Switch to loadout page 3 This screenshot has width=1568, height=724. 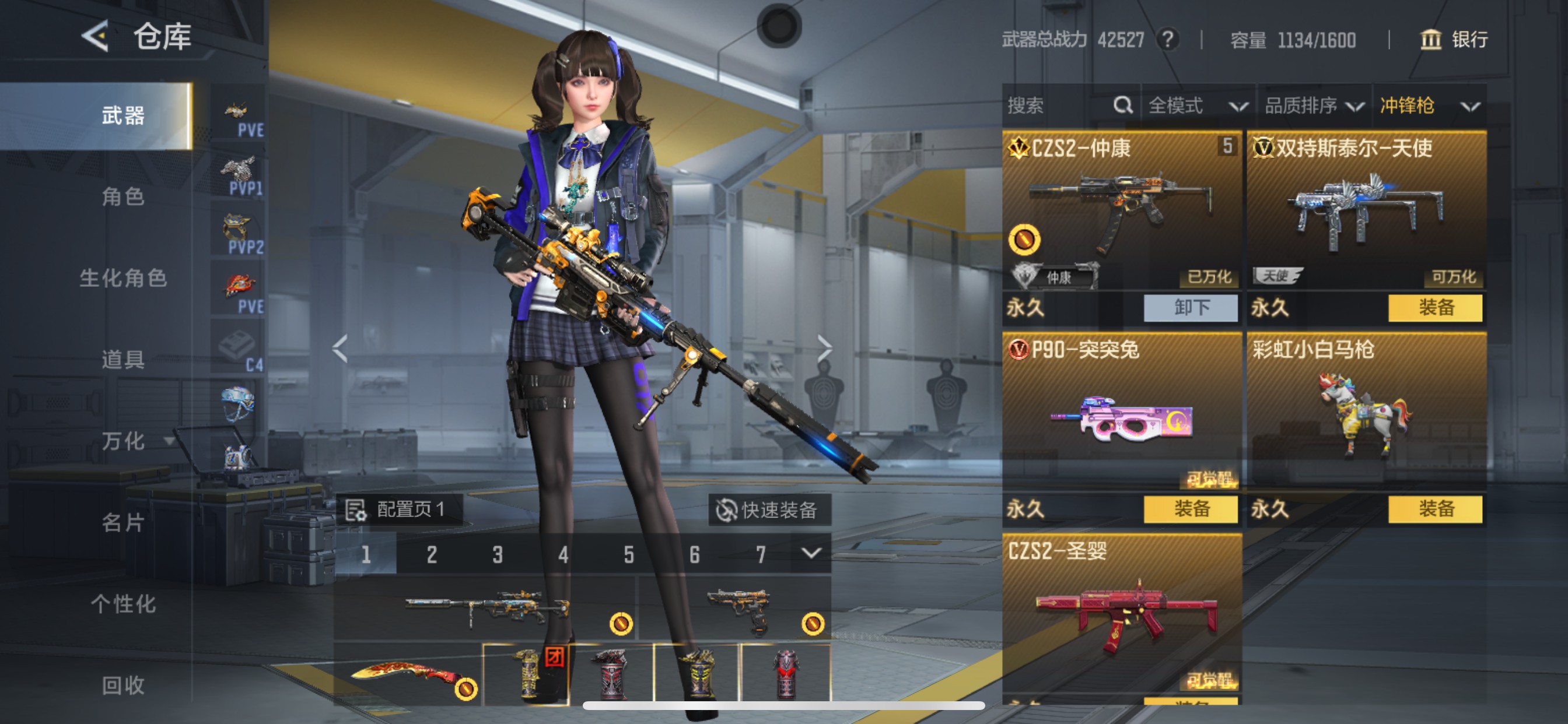[x=498, y=554]
